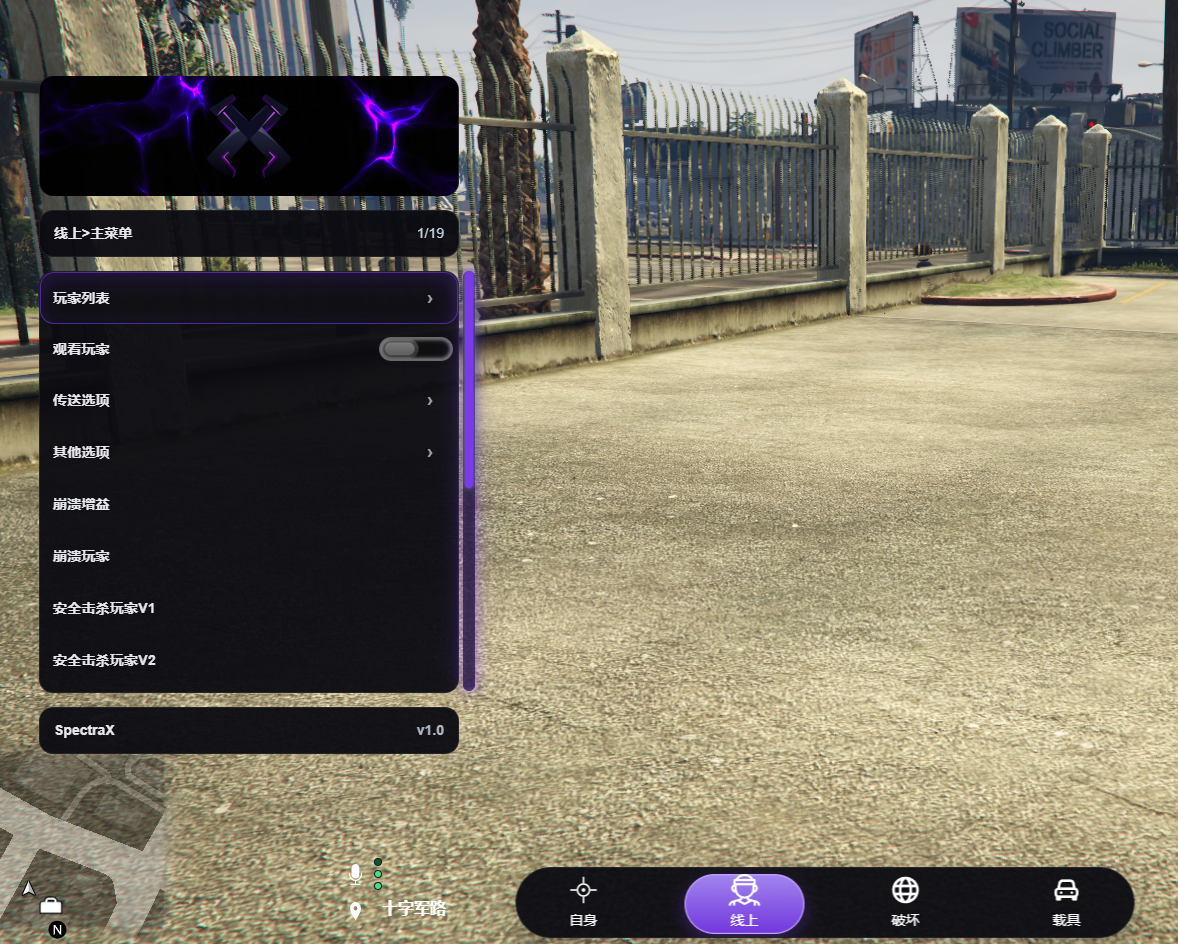Open the 玩家列表 submenu

pyautogui.click(x=248, y=298)
